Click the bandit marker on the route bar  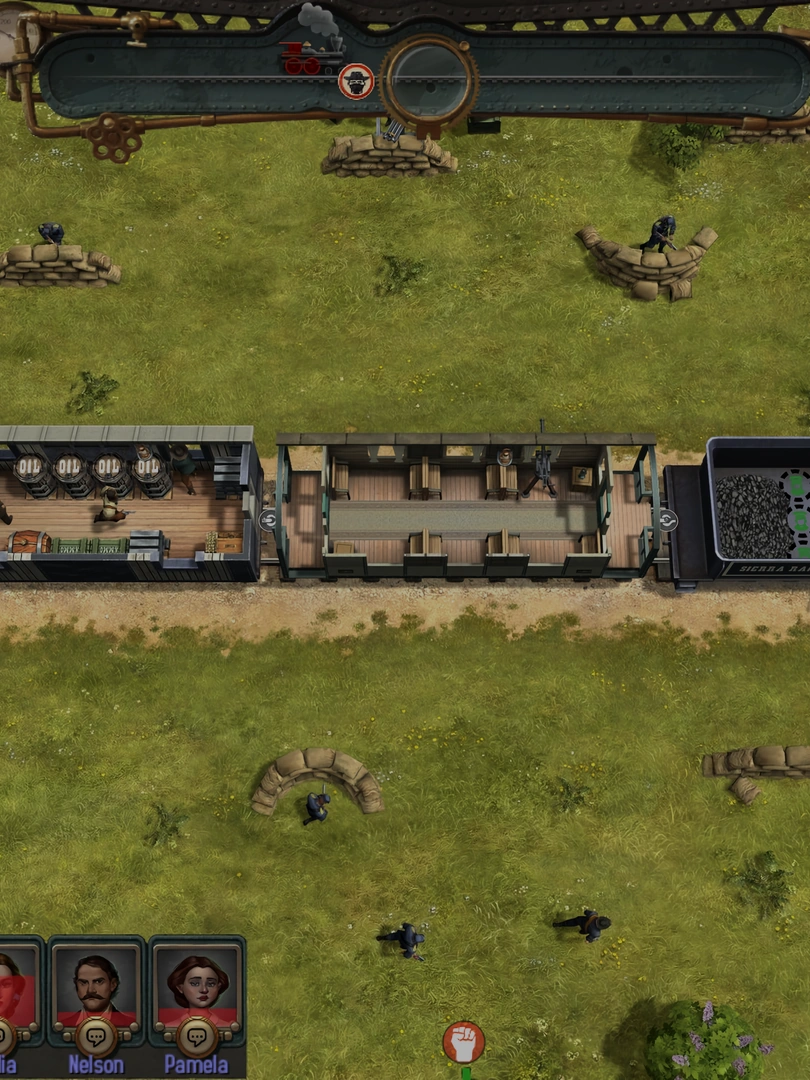tap(355, 81)
